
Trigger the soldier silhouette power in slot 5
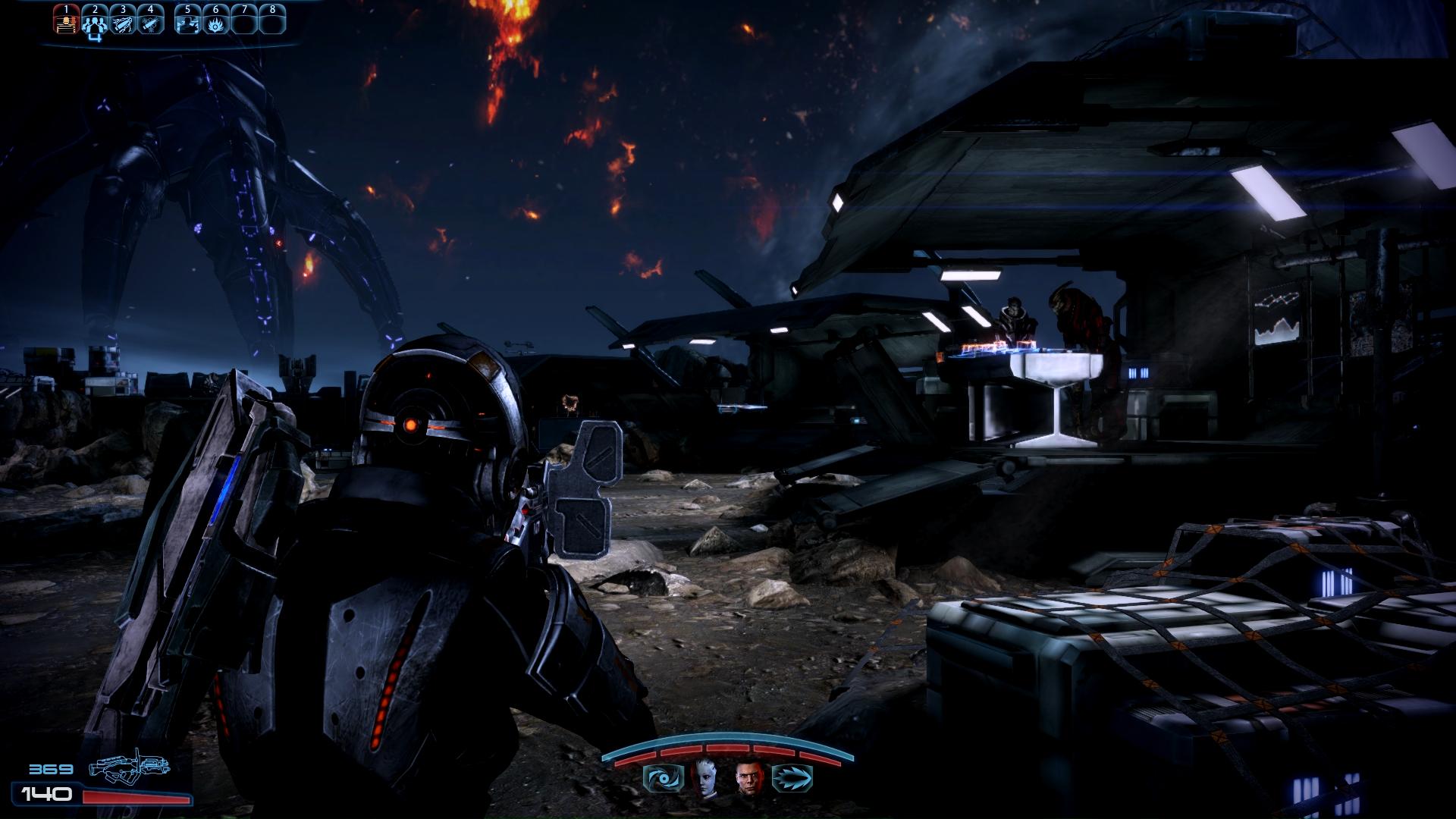(187, 23)
